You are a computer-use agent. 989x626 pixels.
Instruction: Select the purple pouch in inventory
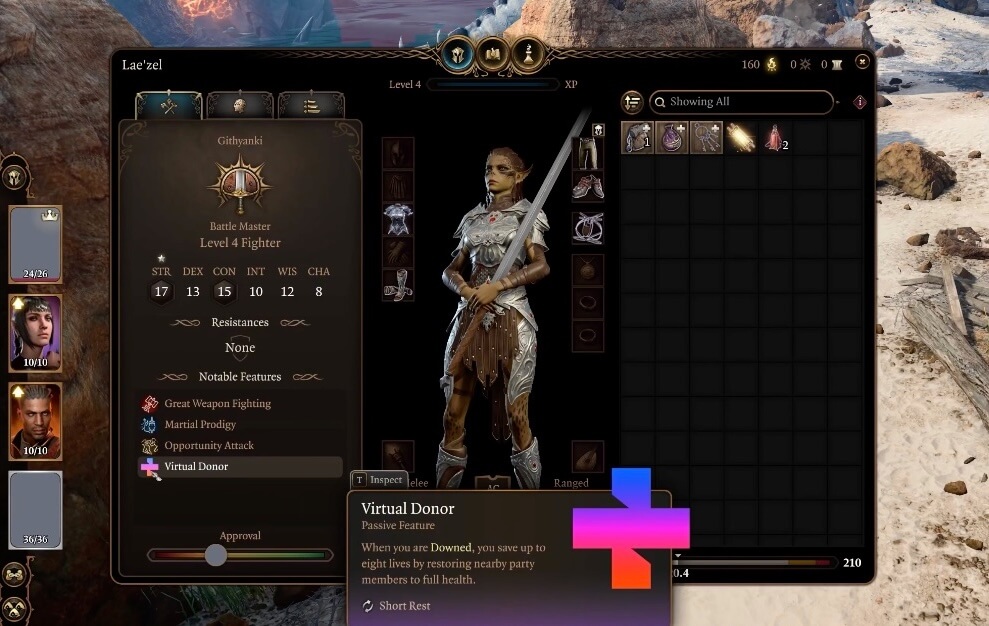[671, 138]
